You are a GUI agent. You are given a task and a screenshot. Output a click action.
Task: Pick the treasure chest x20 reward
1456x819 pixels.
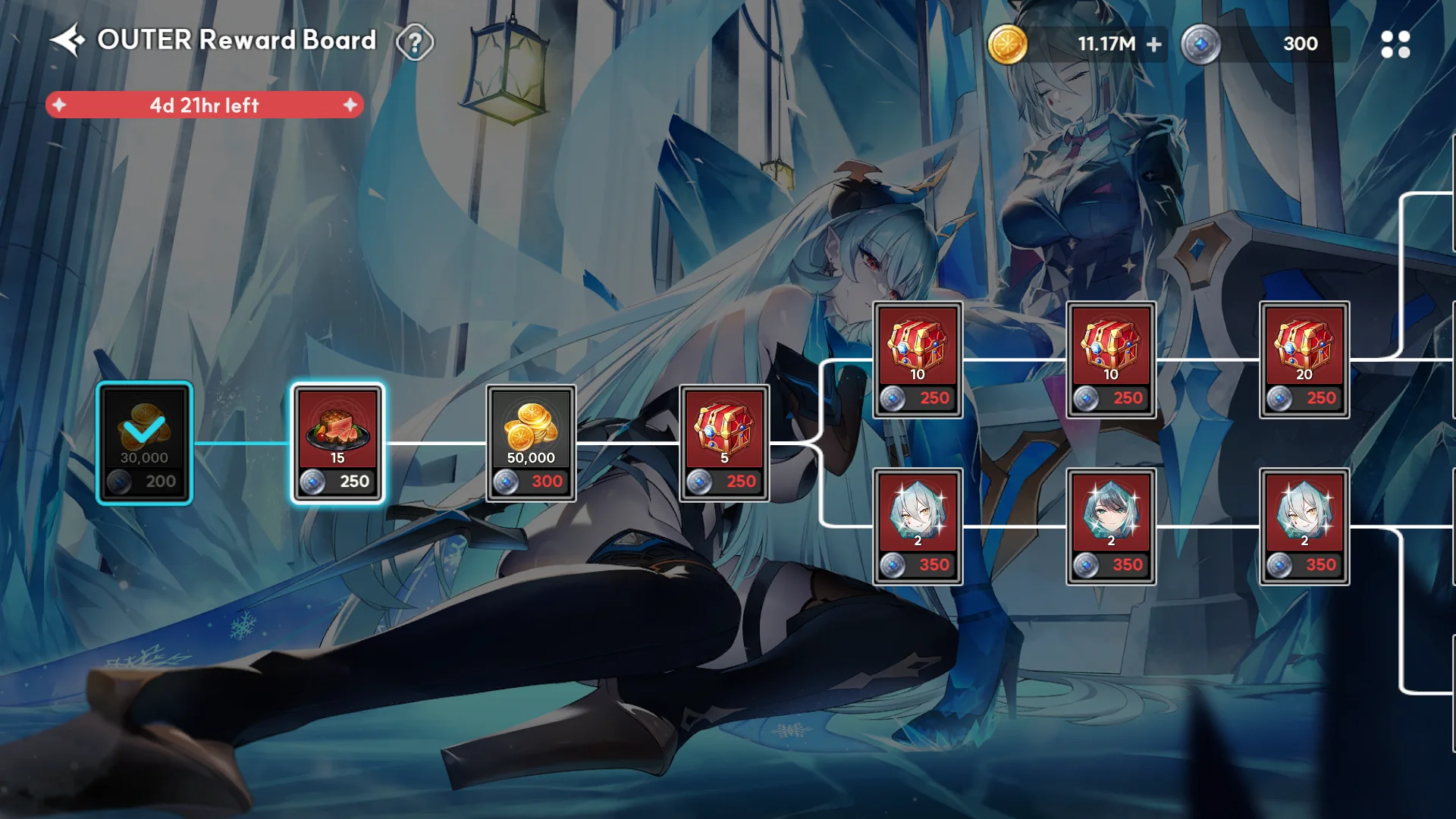(x=1304, y=360)
